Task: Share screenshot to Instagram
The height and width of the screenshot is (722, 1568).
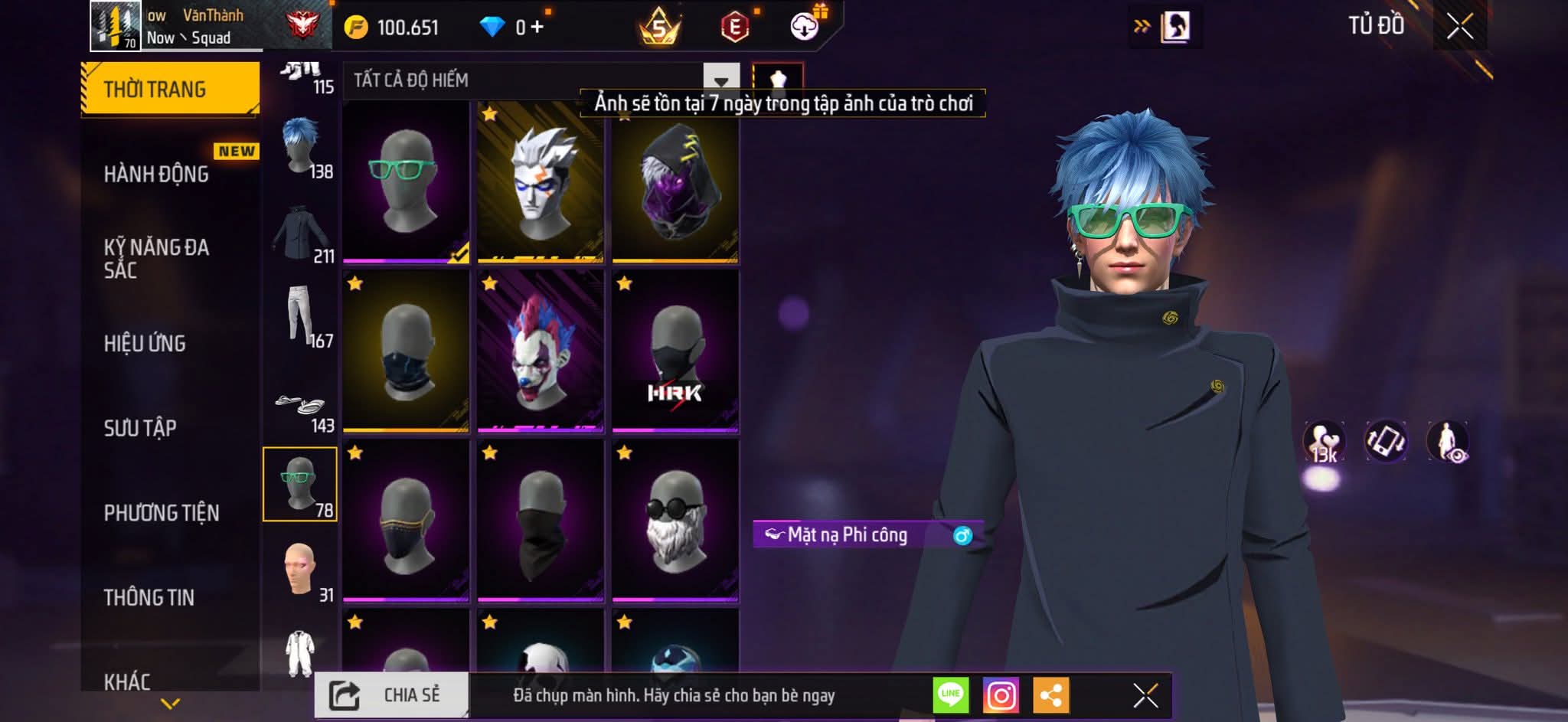Action: tap(1001, 695)
